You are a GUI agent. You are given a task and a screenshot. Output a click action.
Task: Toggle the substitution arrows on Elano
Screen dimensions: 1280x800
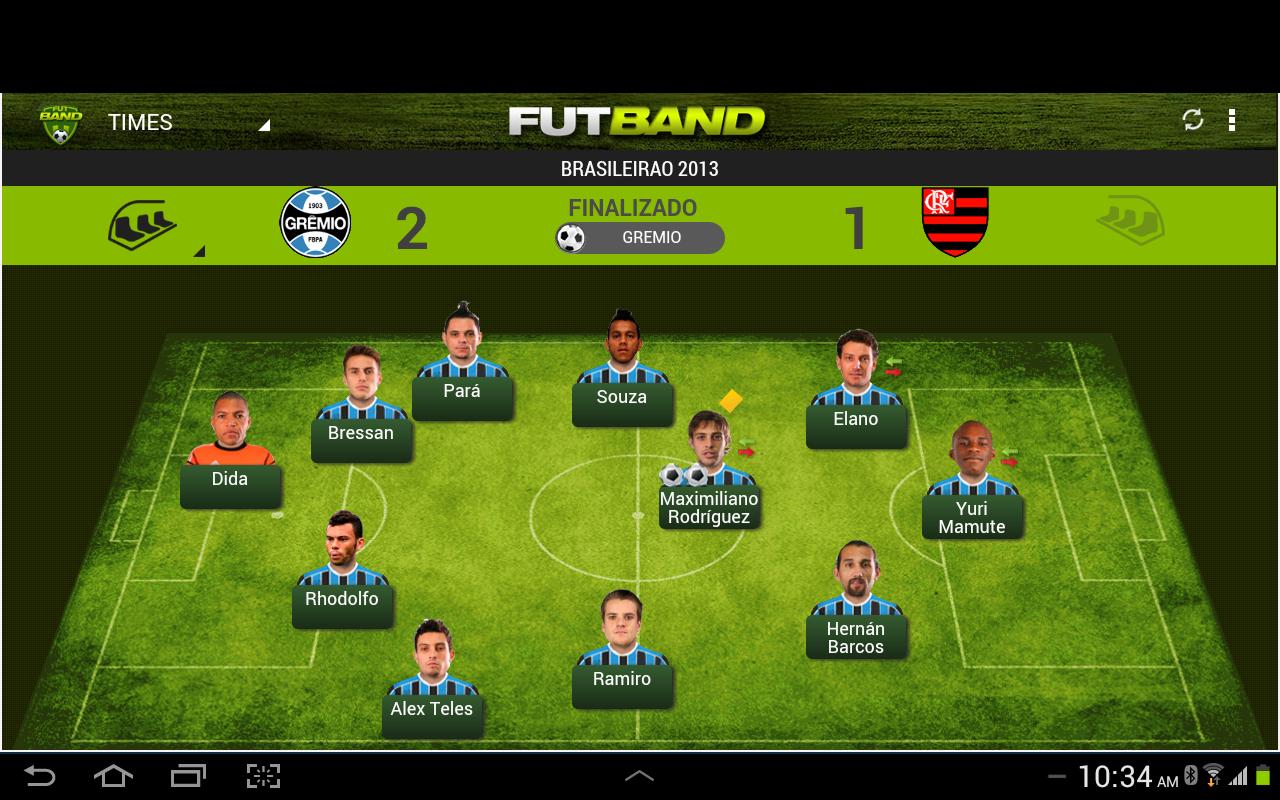891,366
